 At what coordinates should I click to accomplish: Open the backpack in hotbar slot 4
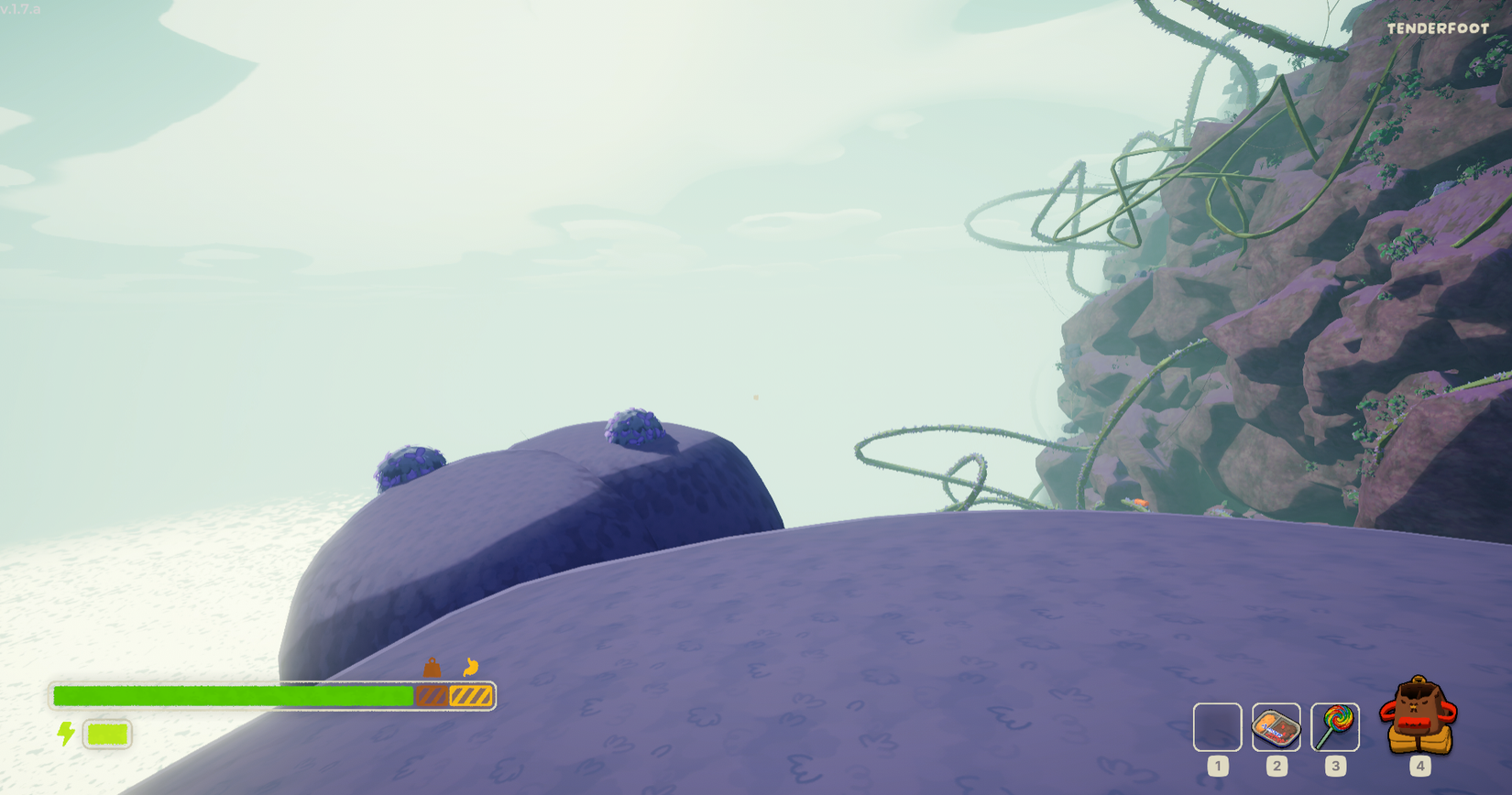1418,724
